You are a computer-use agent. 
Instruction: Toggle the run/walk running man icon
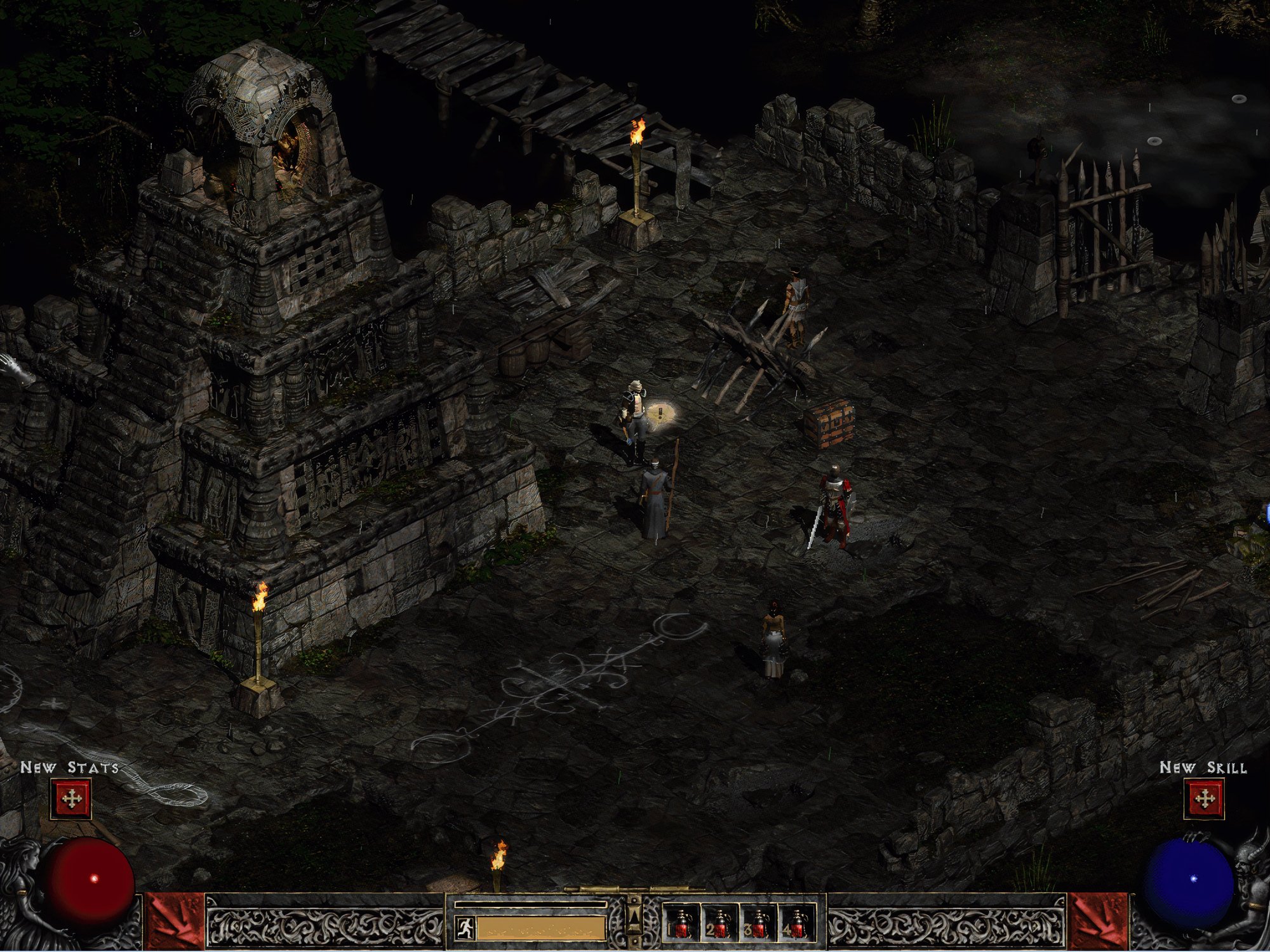coord(464,929)
